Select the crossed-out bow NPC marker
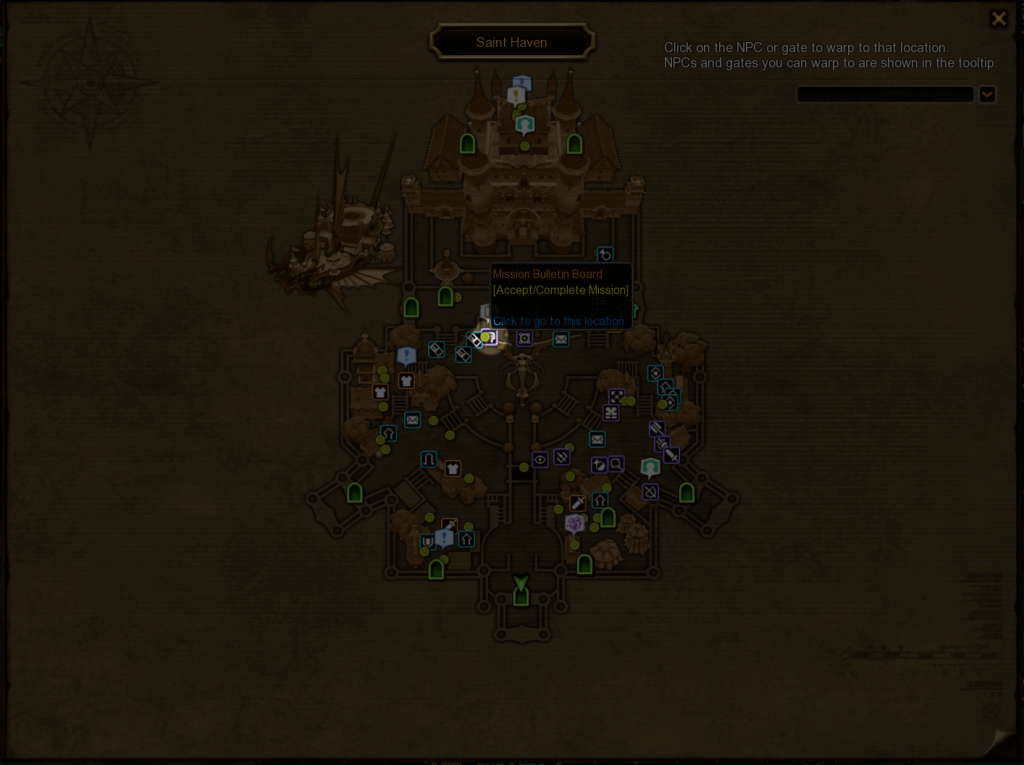Image resolution: width=1024 pixels, height=765 pixels. 650,492
